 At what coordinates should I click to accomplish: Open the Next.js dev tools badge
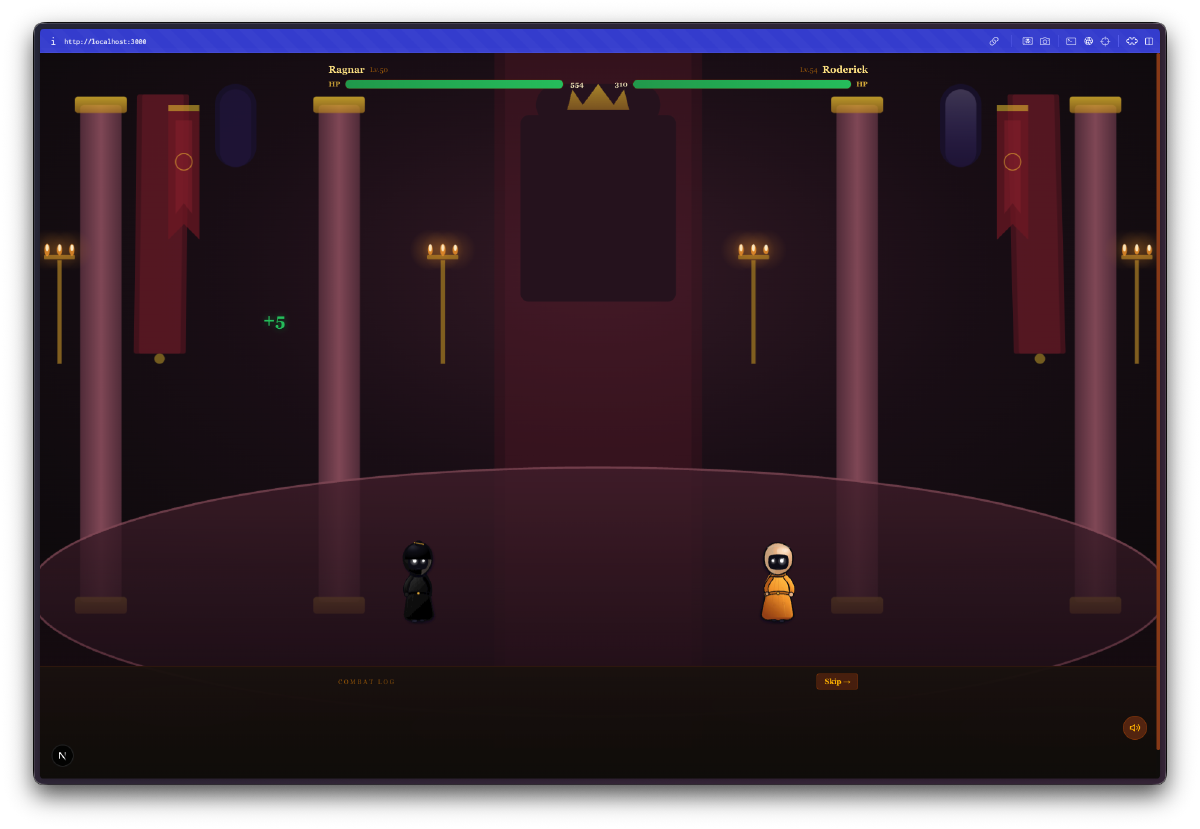pyautogui.click(x=62, y=755)
